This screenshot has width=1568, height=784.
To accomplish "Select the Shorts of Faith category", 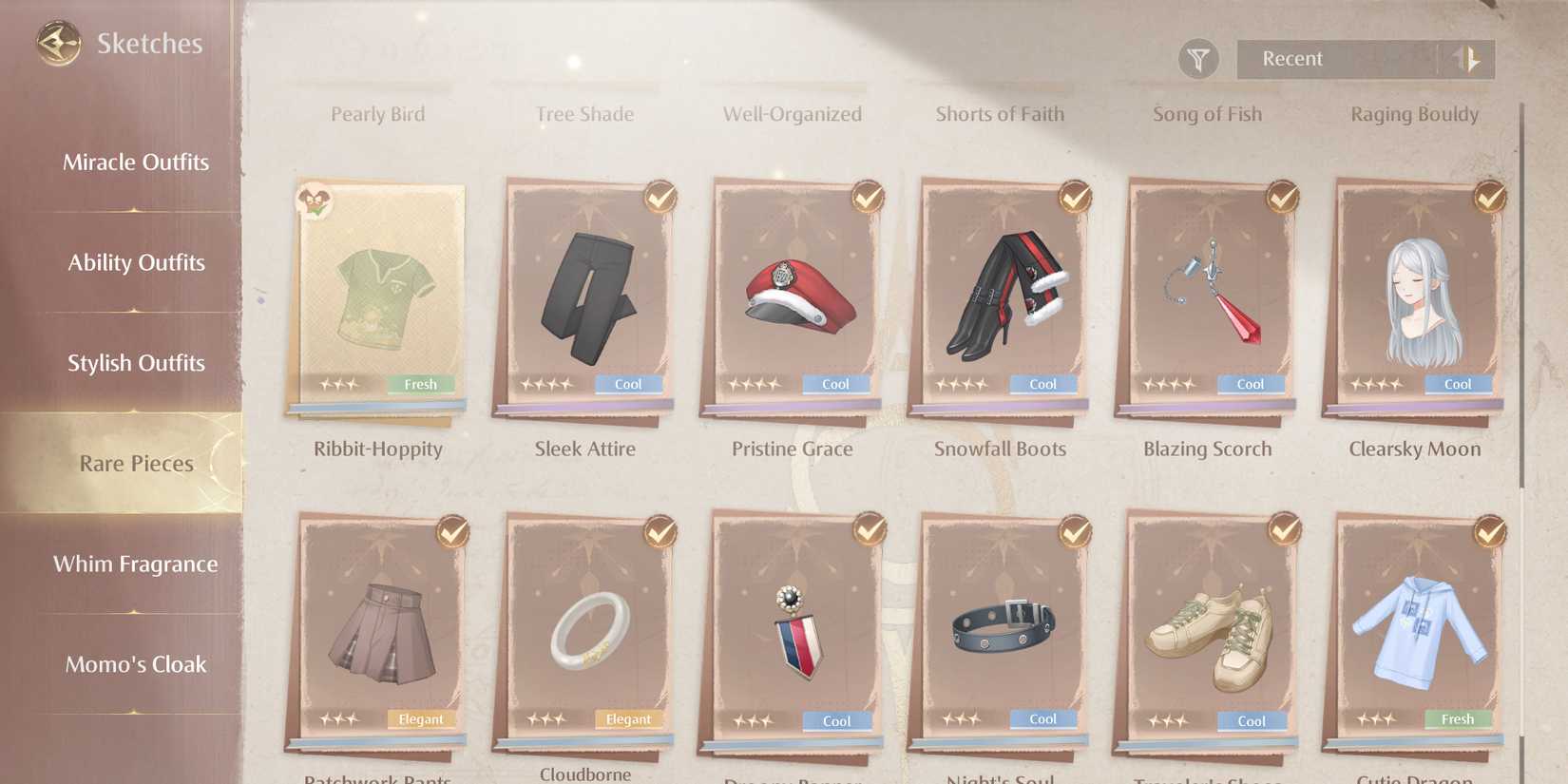I will pyautogui.click(x=999, y=113).
